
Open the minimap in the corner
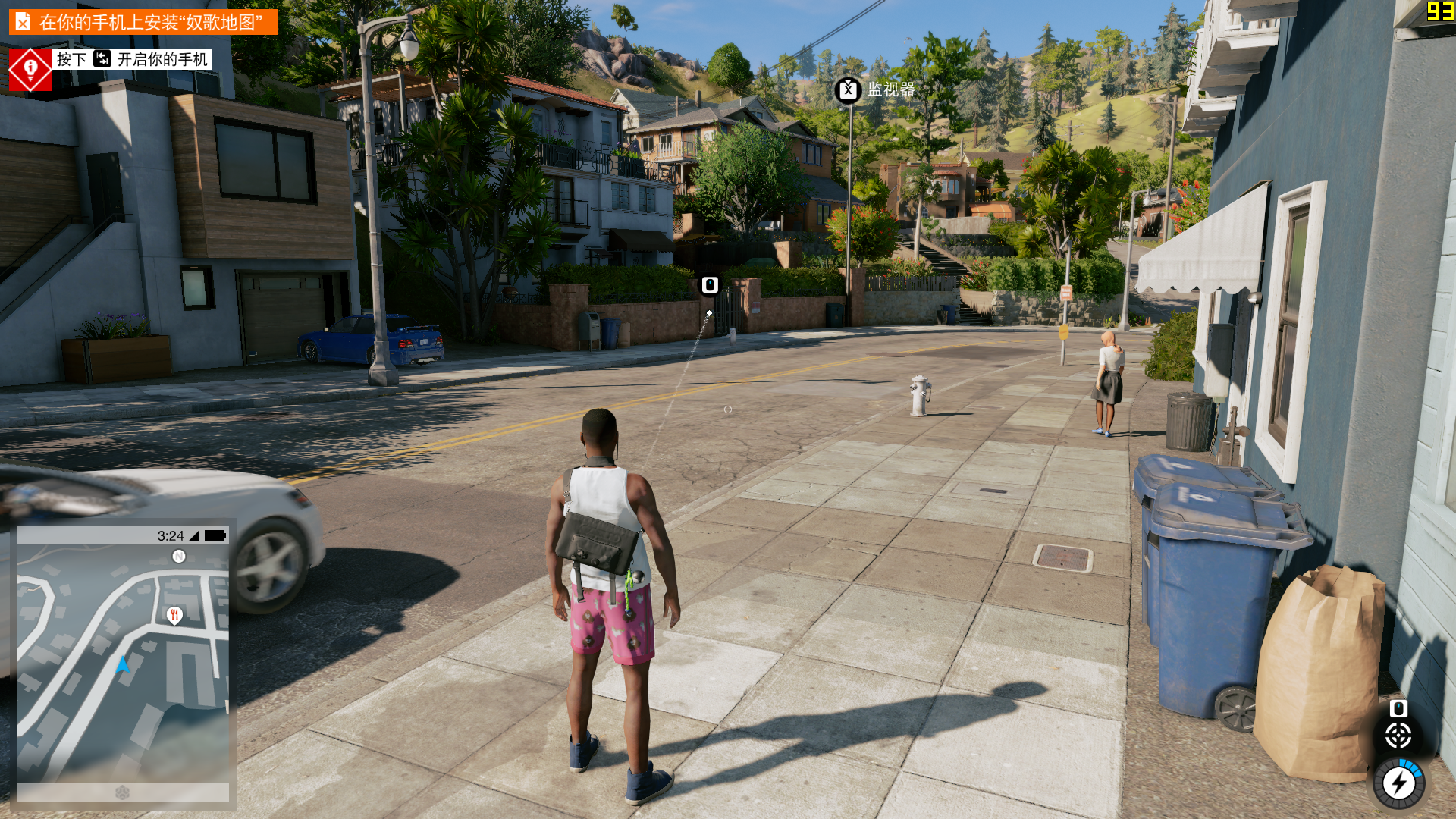click(x=123, y=660)
